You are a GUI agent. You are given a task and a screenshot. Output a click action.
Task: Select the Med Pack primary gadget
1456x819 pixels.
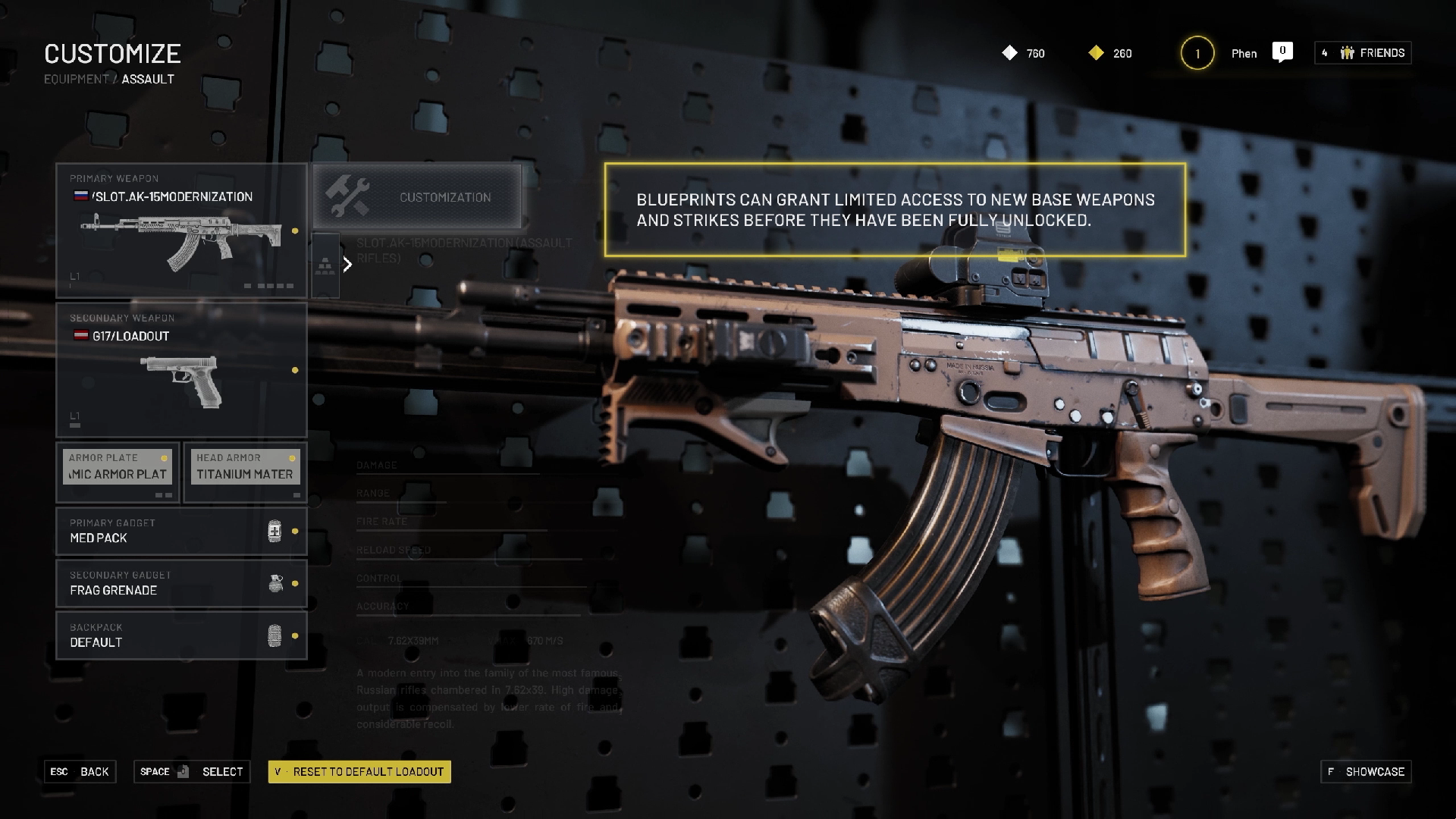[181, 531]
